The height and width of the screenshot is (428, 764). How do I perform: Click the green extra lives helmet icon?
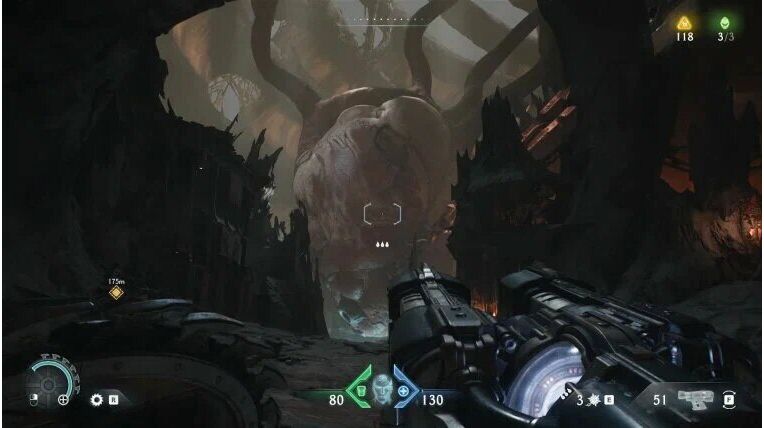[x=725, y=22]
